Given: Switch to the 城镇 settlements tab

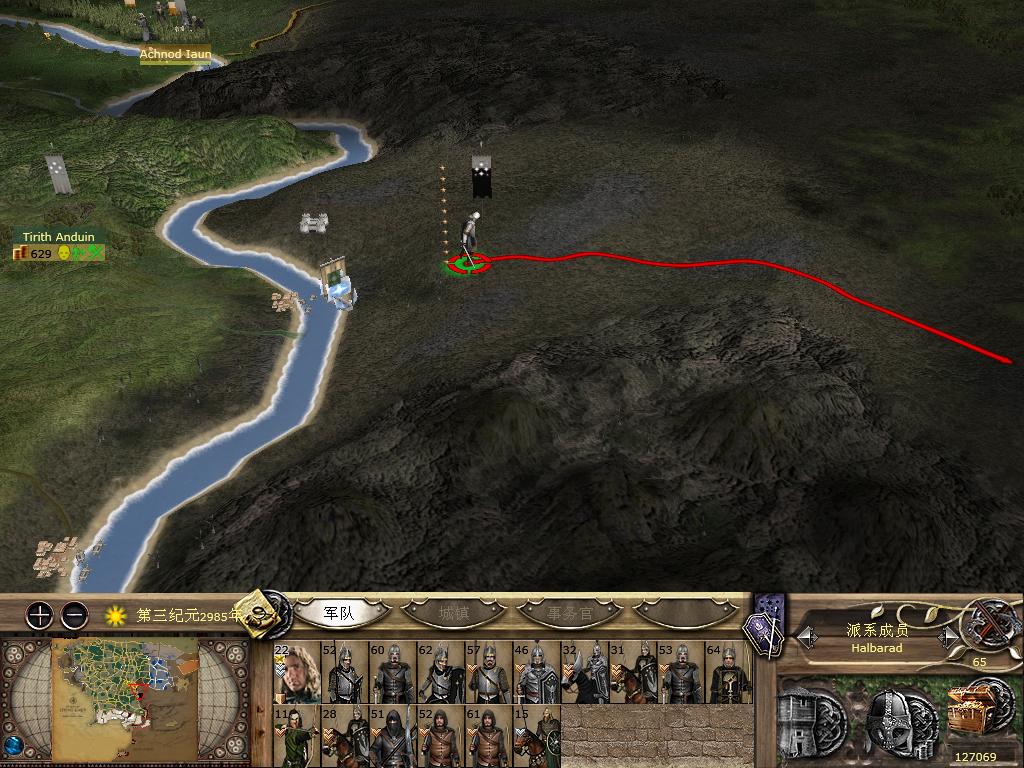Looking at the screenshot, I should pos(455,612).
